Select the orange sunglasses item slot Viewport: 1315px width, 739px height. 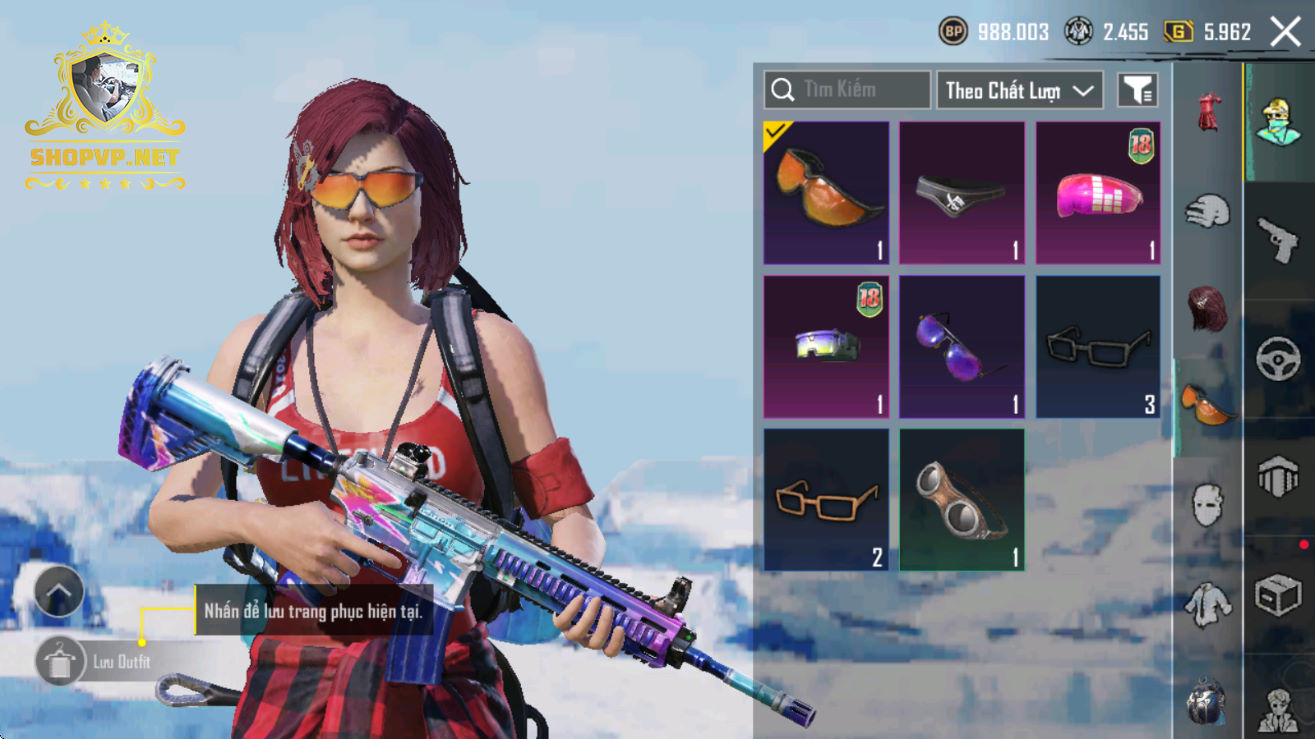826,193
